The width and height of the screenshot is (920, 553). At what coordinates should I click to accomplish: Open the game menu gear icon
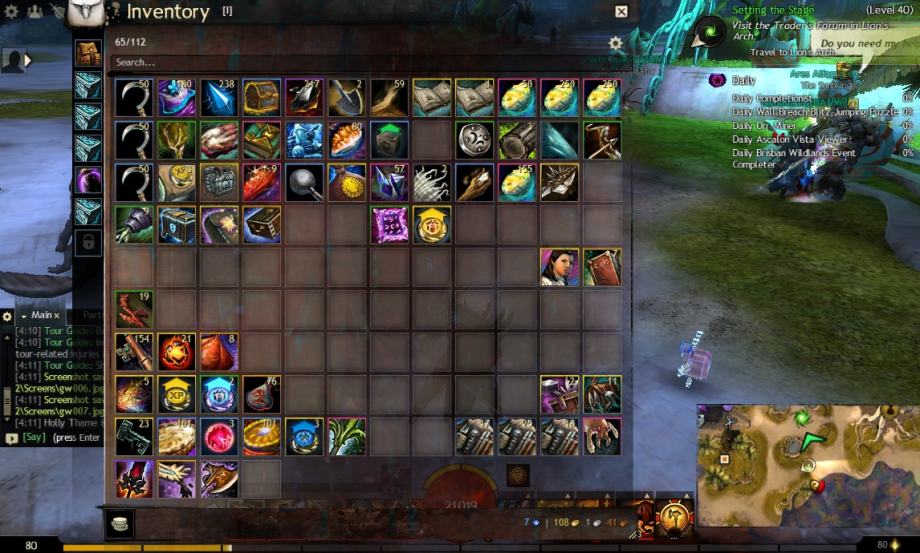(11, 12)
